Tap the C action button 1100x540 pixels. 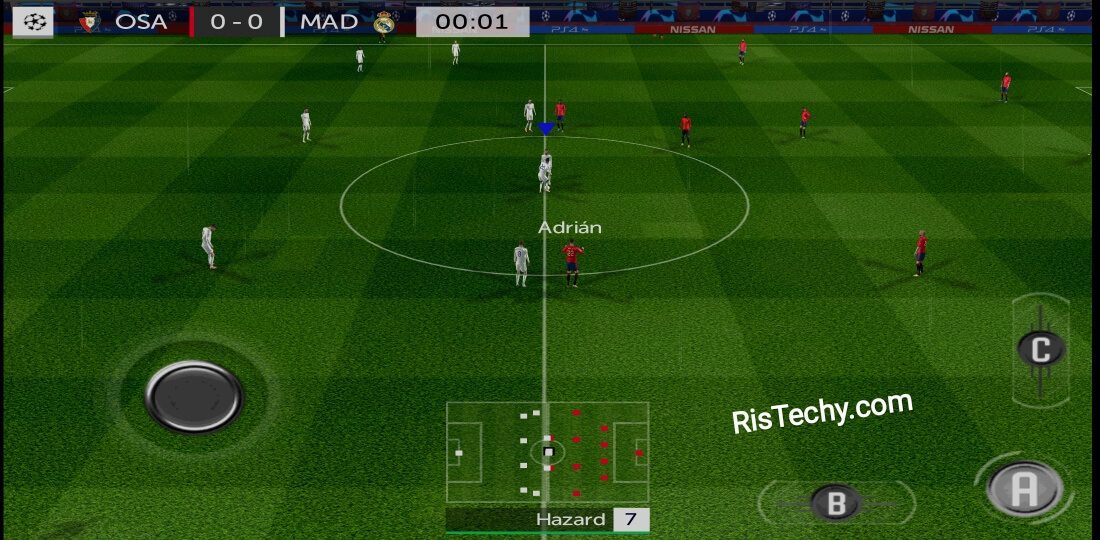coord(1041,349)
